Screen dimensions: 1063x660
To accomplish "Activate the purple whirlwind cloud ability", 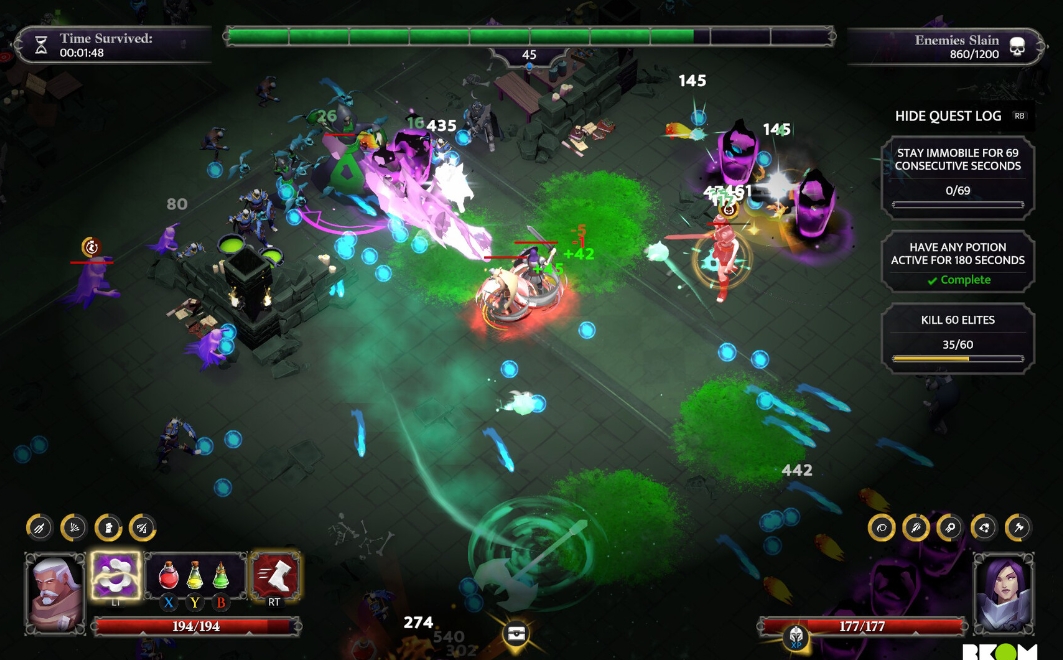I will point(115,575).
